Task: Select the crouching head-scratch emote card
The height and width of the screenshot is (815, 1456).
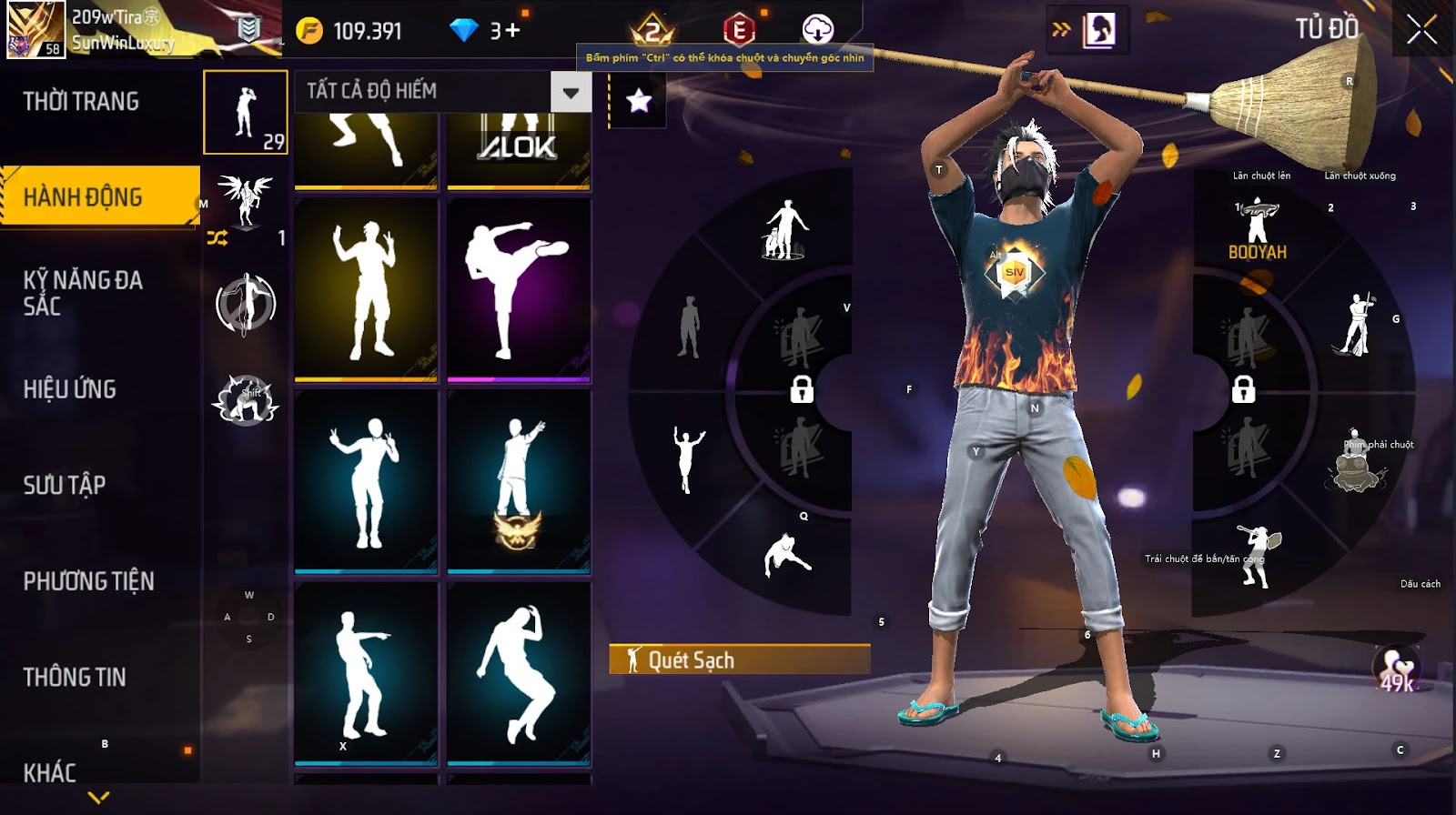Action: 519,673
